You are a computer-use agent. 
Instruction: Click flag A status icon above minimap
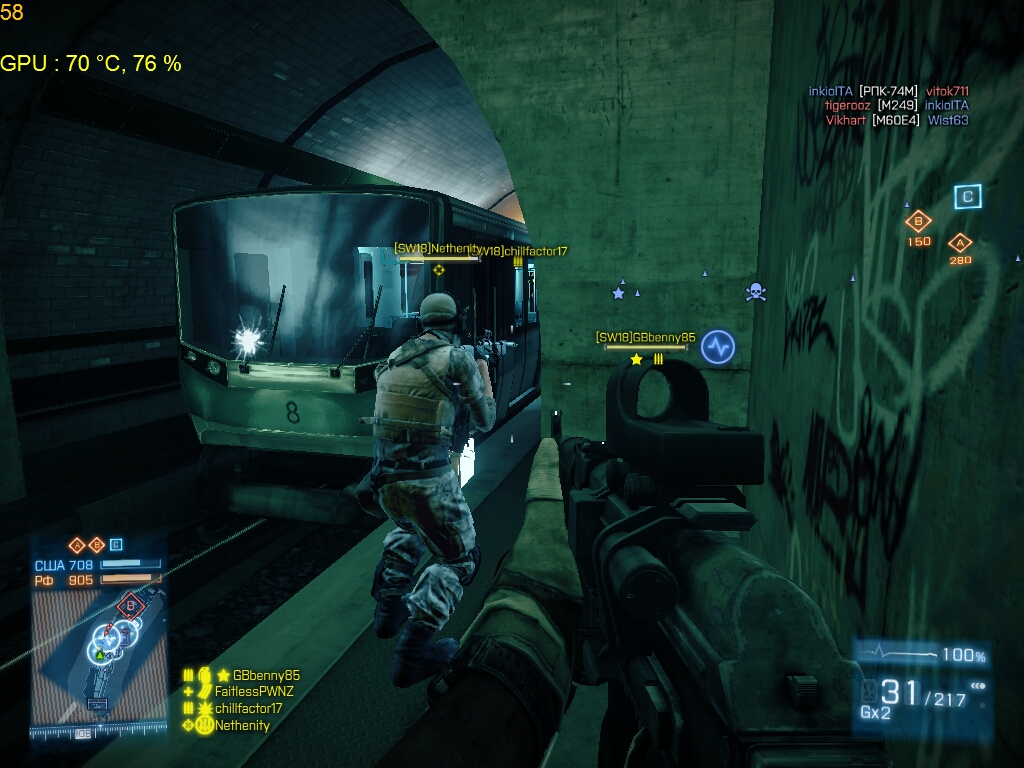click(x=76, y=545)
